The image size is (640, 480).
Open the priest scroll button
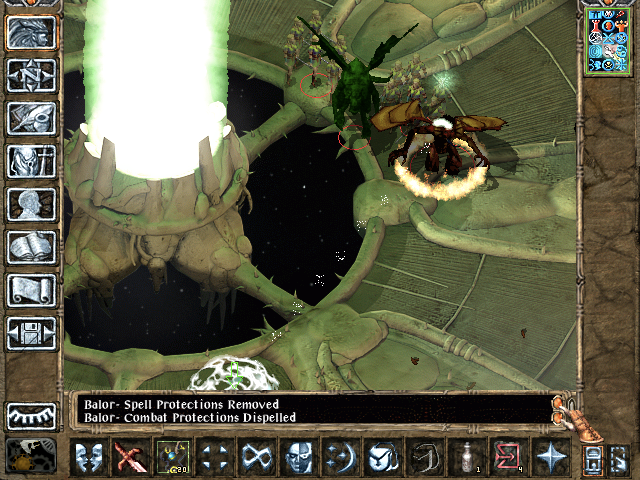click(31, 290)
